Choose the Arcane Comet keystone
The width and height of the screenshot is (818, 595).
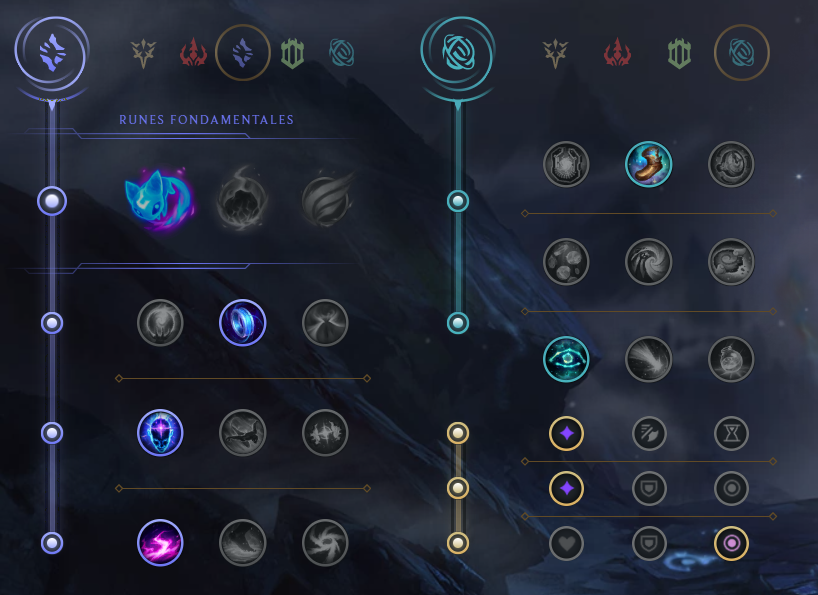[x=242, y=200]
